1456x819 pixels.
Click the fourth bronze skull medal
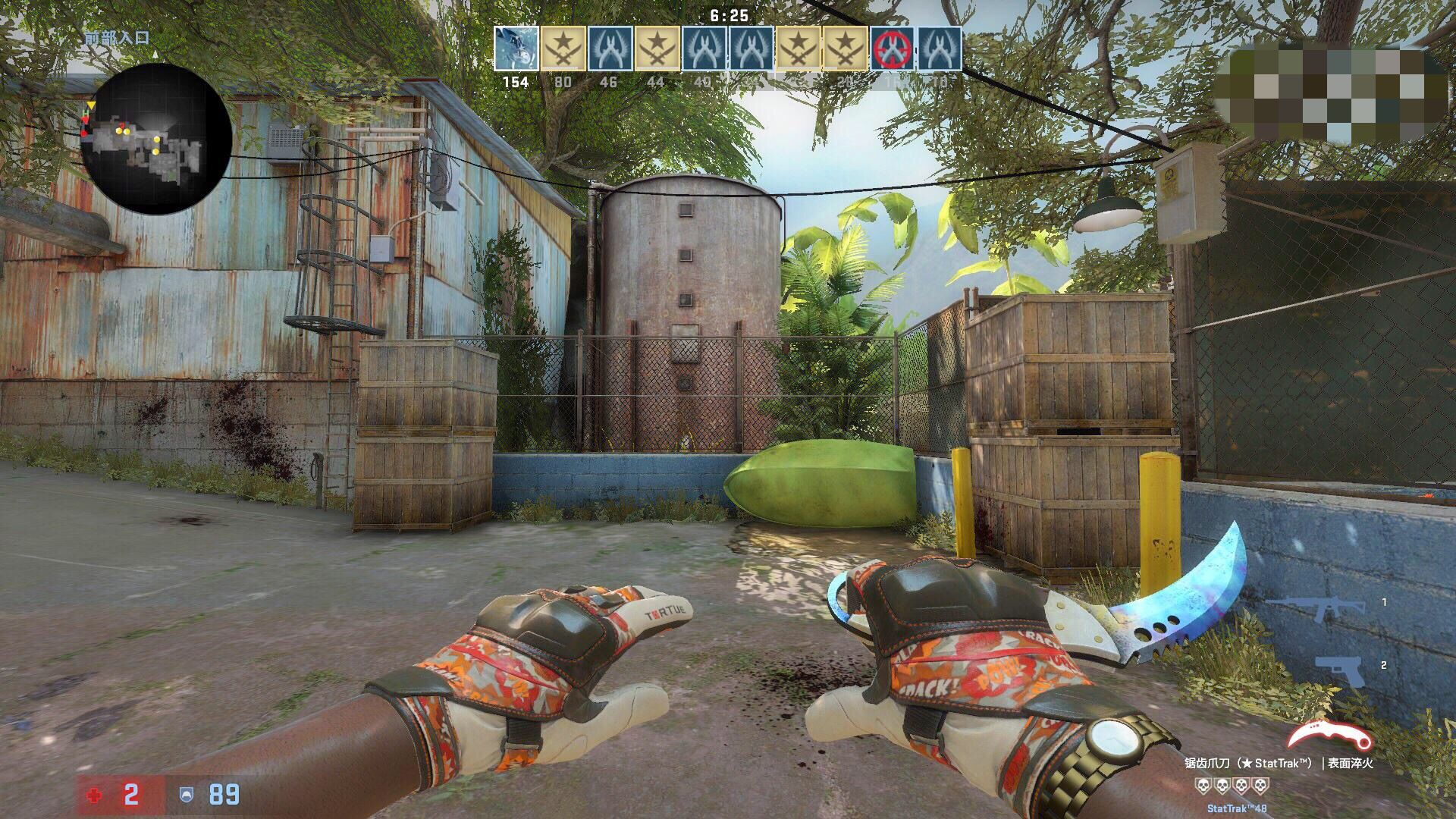1260,786
